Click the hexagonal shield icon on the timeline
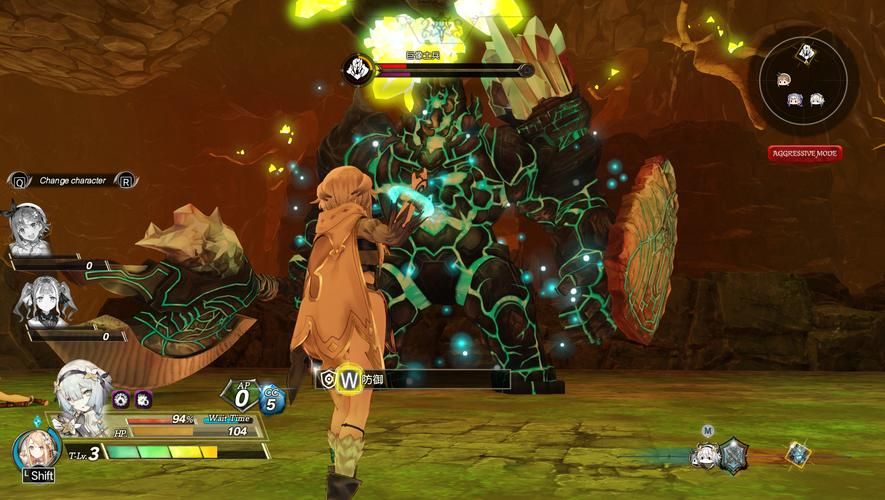885x500 pixels. 735,455
